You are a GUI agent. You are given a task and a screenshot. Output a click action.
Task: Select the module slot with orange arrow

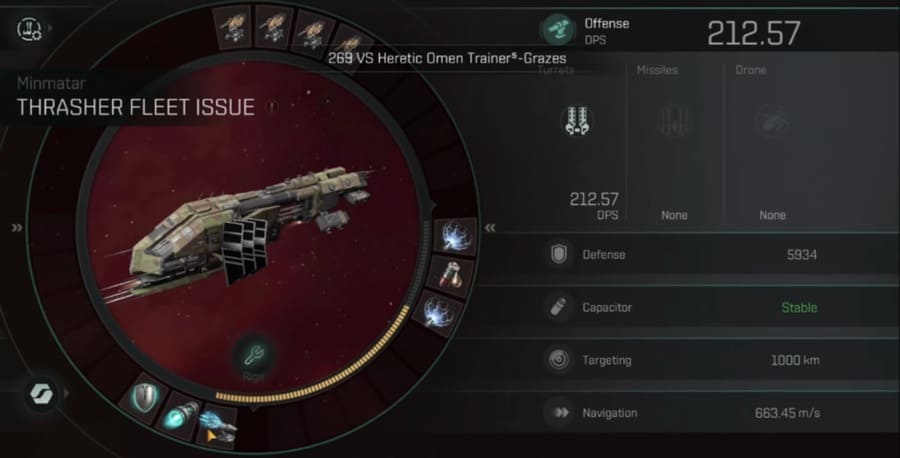click(x=216, y=426)
